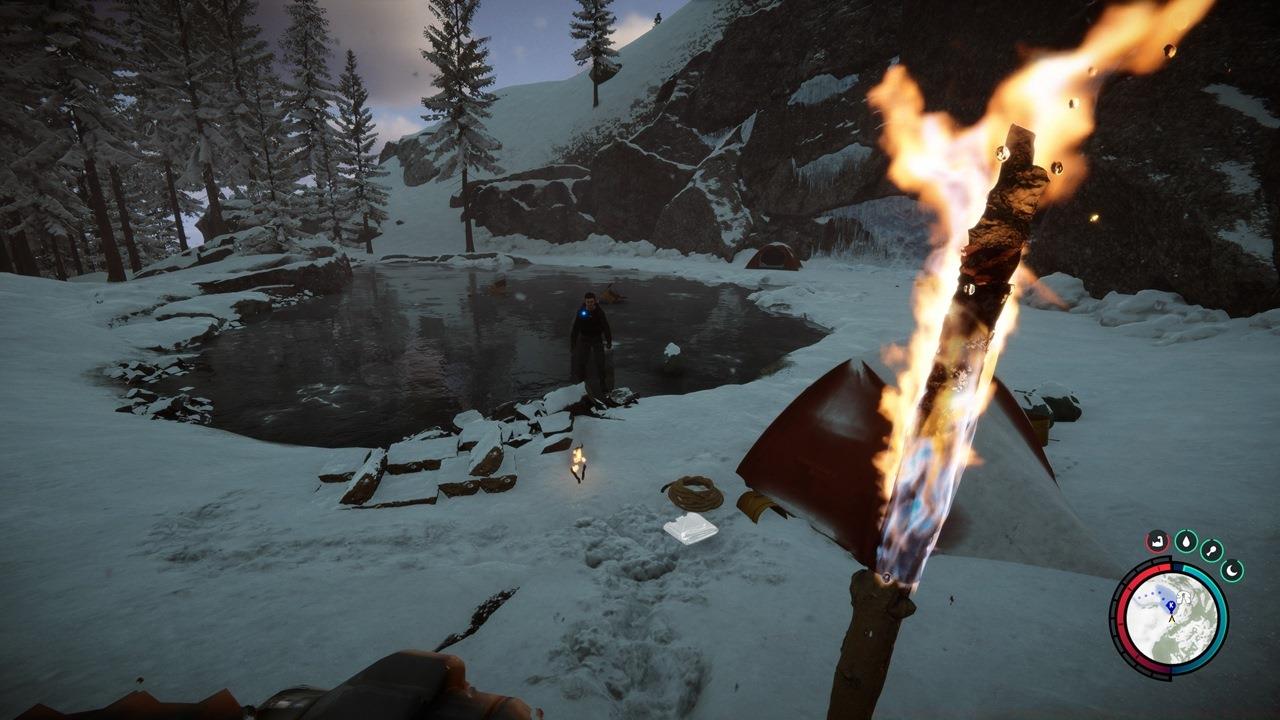Click the cave entrance marker on the minimap
This screenshot has width=1280, height=720.
pos(1183,598)
